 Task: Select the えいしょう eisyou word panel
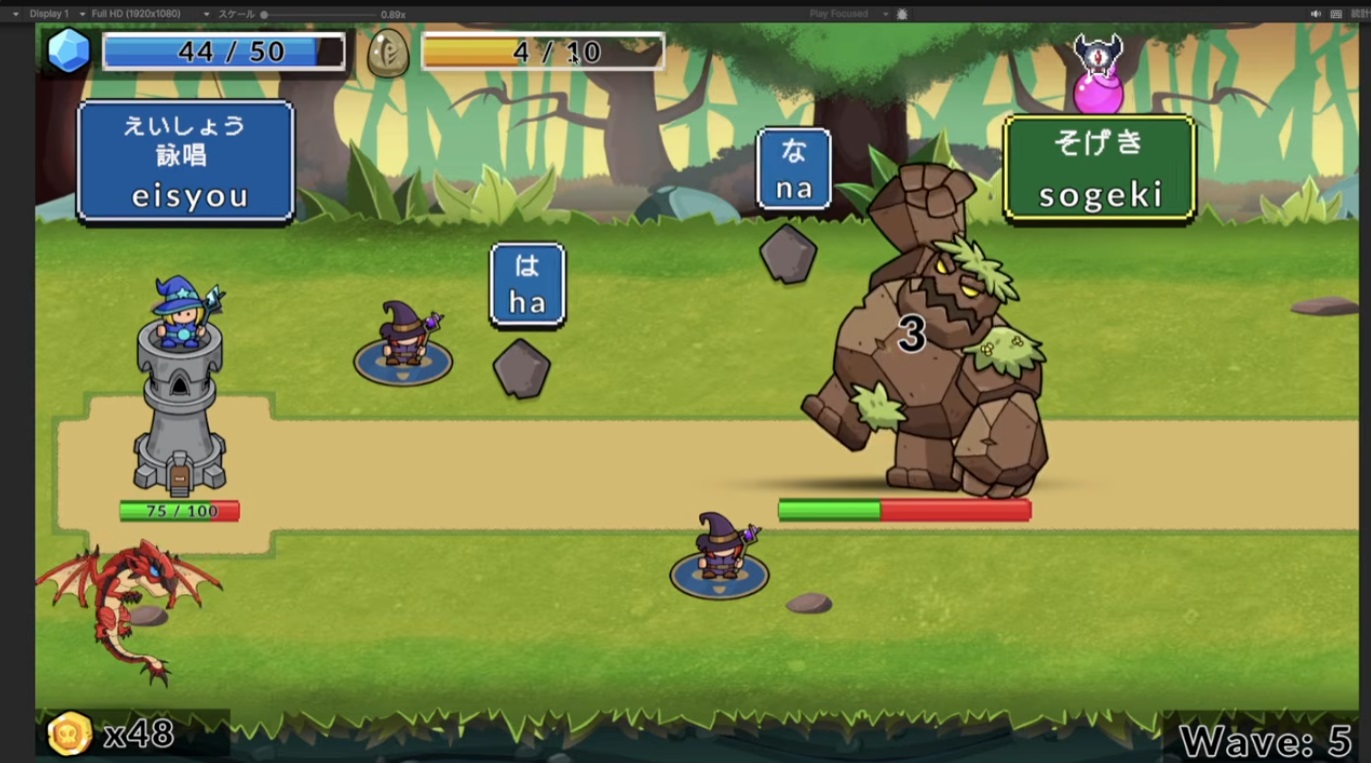[x=185, y=161]
